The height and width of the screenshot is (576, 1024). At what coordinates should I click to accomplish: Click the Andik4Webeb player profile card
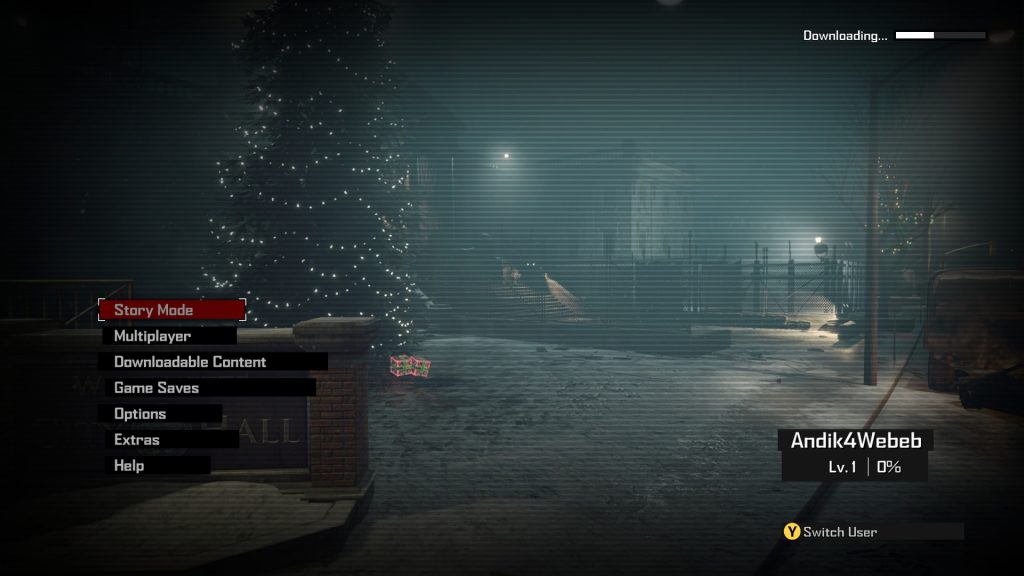pyautogui.click(x=855, y=454)
